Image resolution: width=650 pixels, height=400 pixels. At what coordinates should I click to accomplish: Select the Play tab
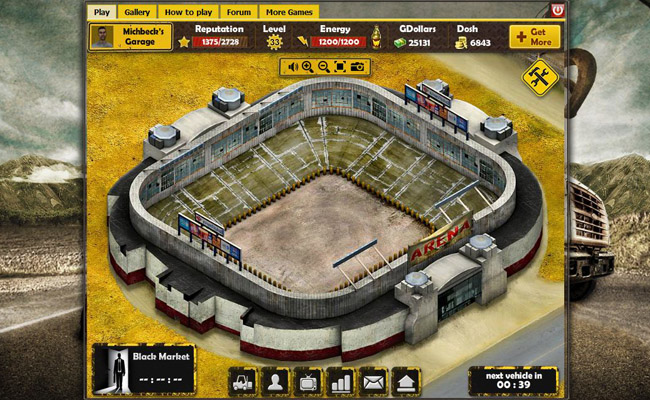(101, 12)
